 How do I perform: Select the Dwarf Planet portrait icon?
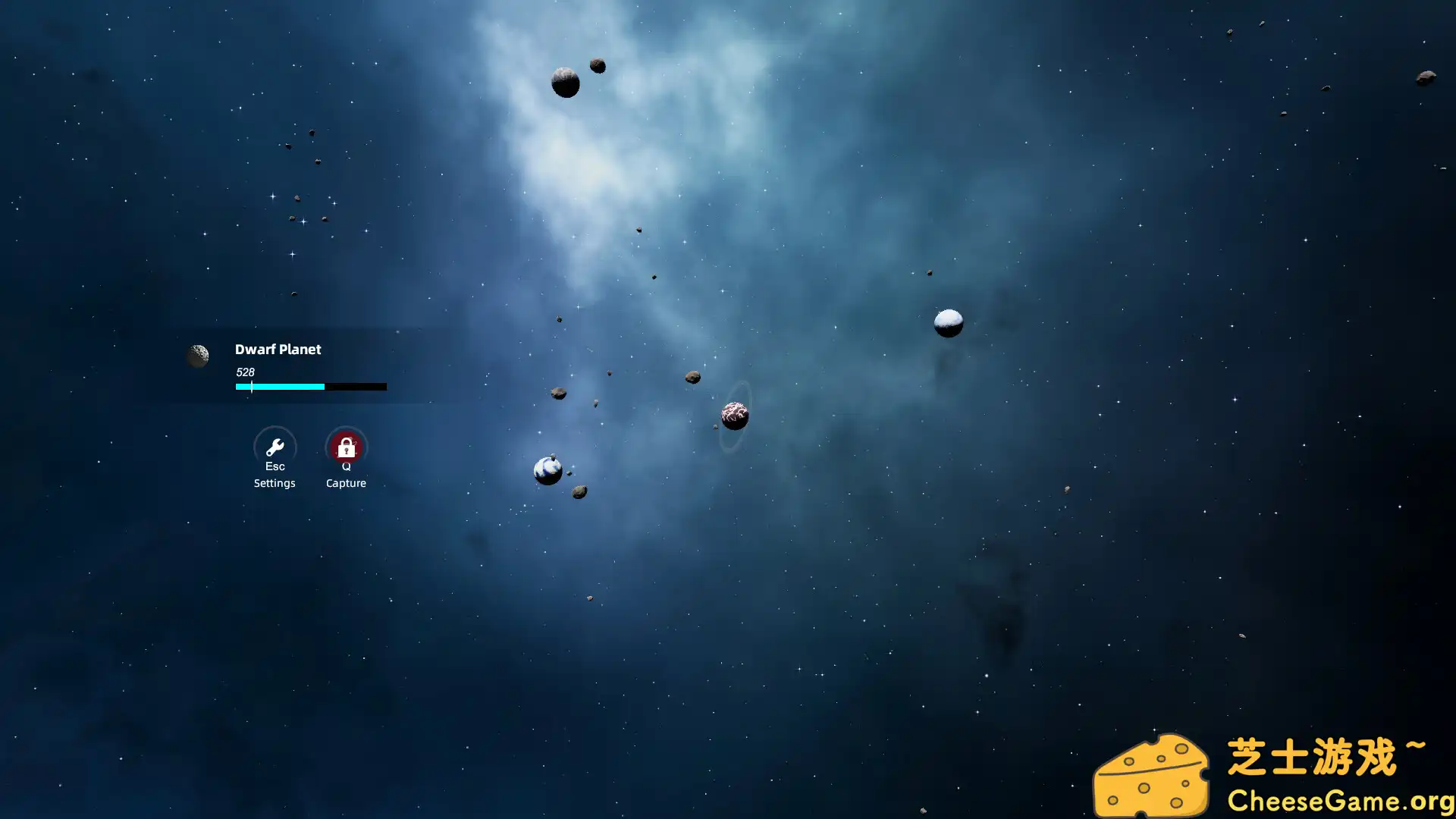198,356
